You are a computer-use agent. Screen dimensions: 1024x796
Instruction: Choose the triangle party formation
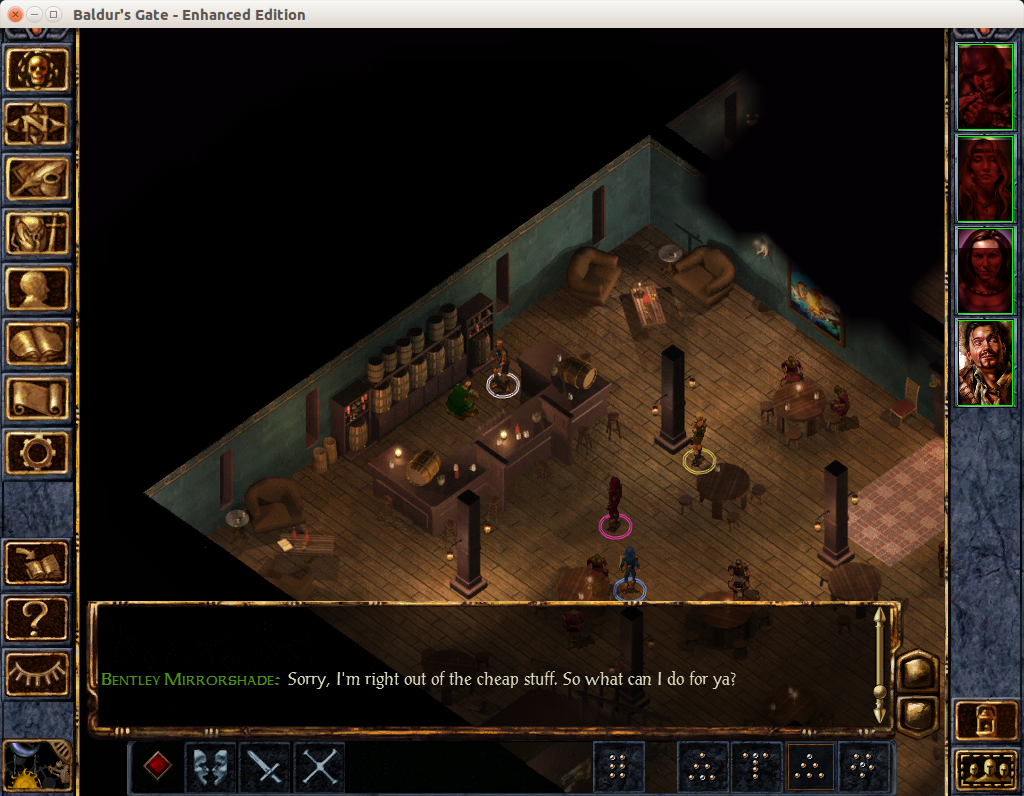click(x=812, y=767)
